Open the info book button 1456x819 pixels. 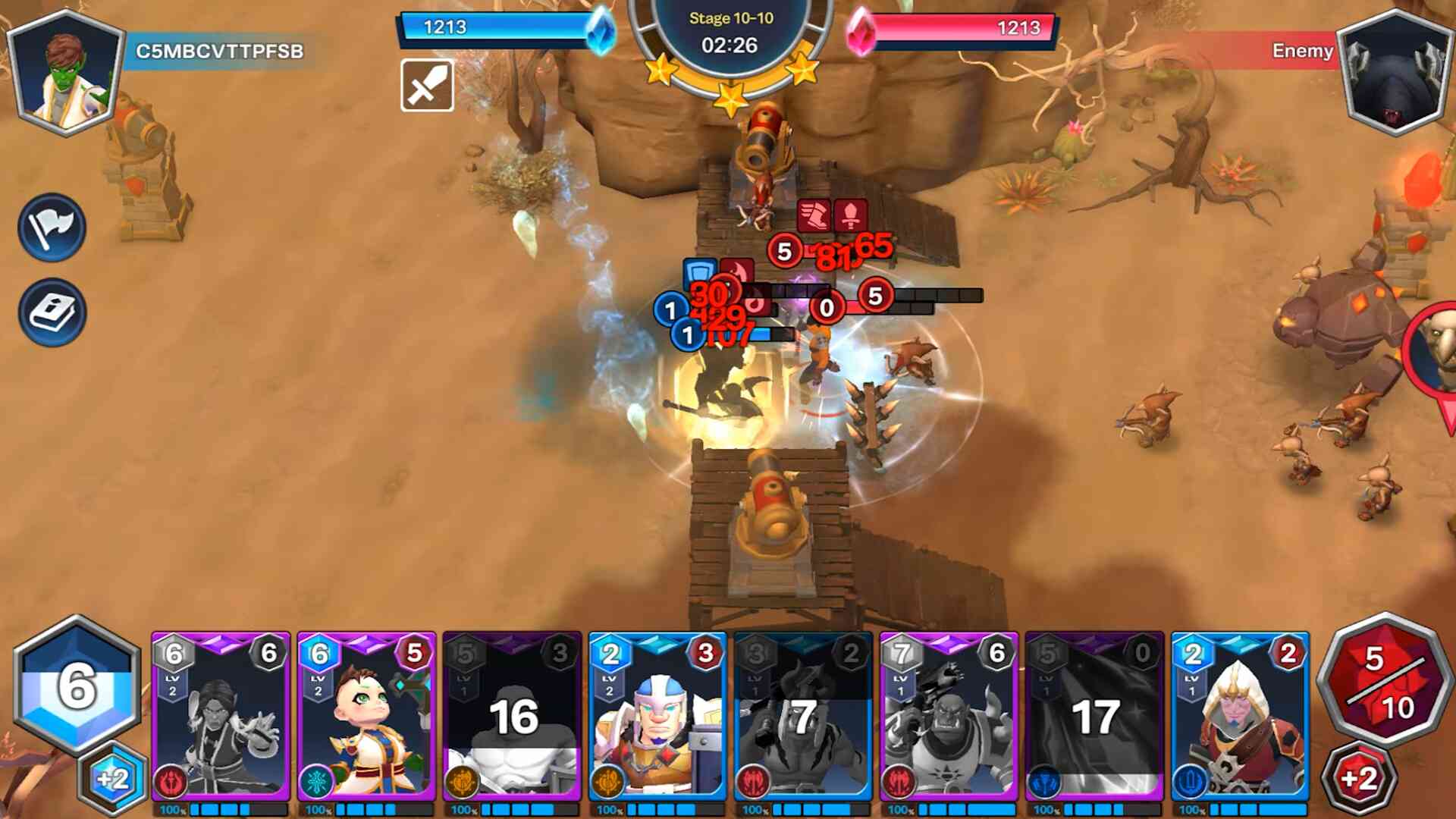point(52,312)
